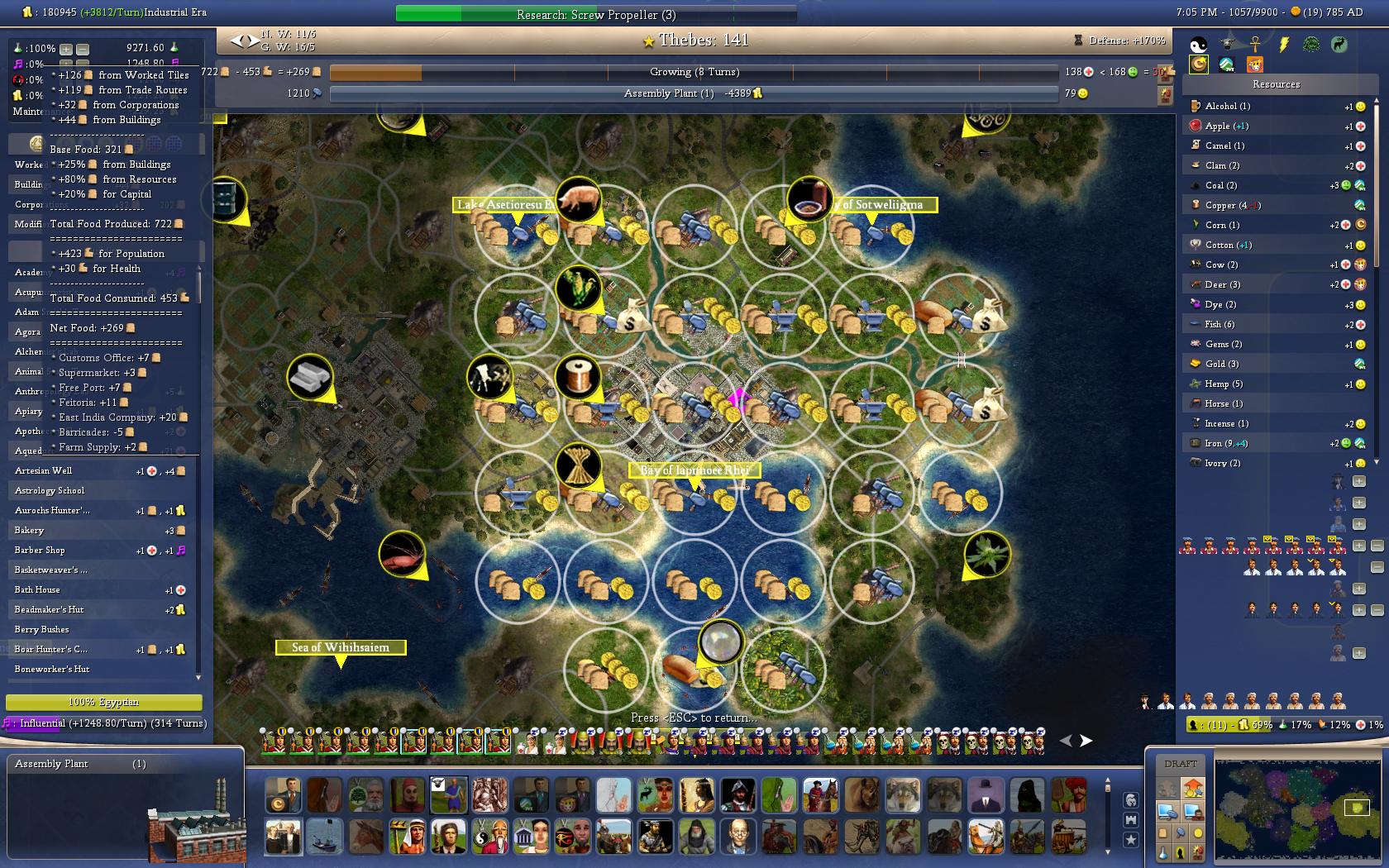Toggle emphasize production with hammer icon

click(1181, 832)
